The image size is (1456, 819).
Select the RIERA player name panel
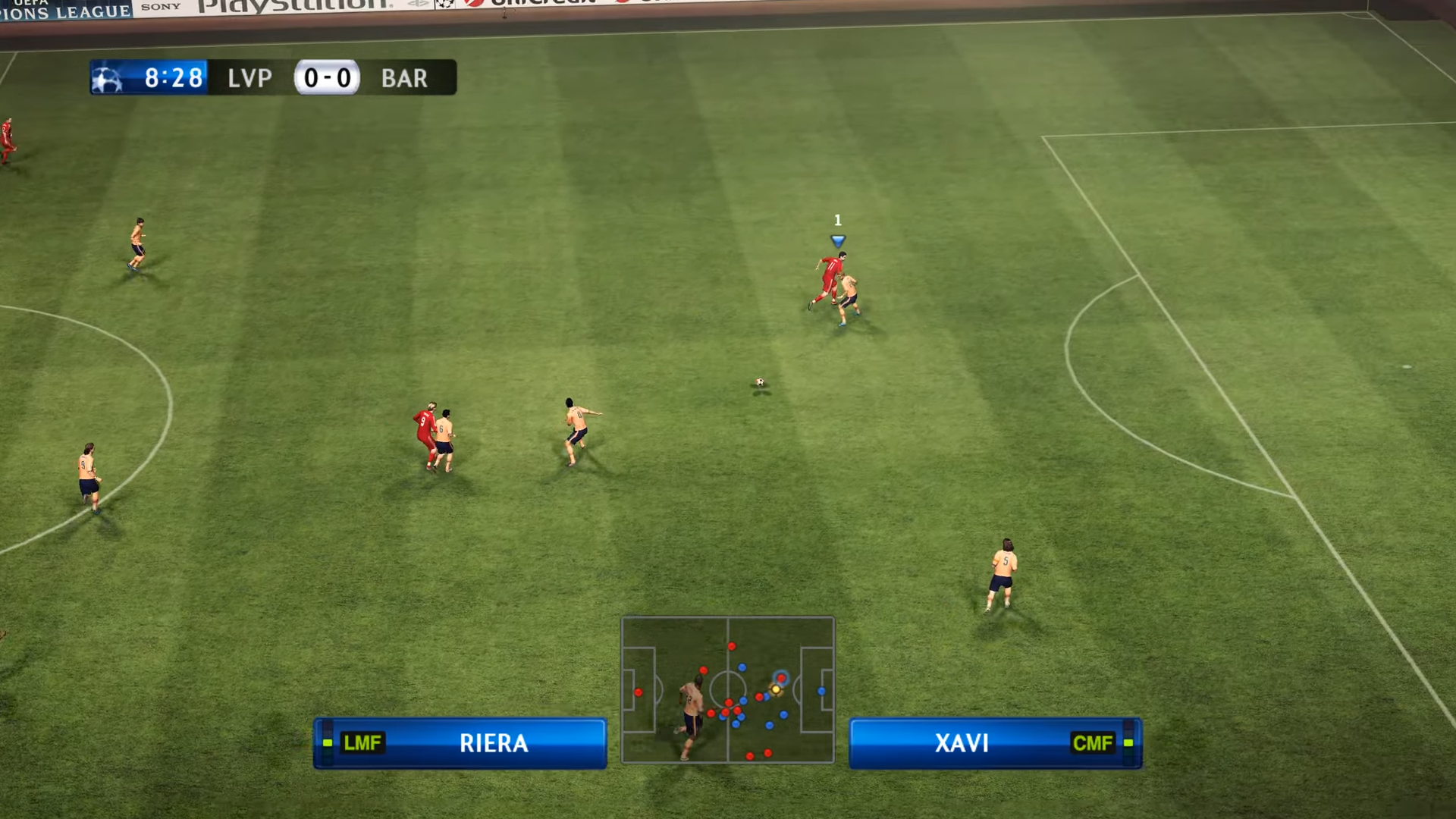click(x=460, y=743)
